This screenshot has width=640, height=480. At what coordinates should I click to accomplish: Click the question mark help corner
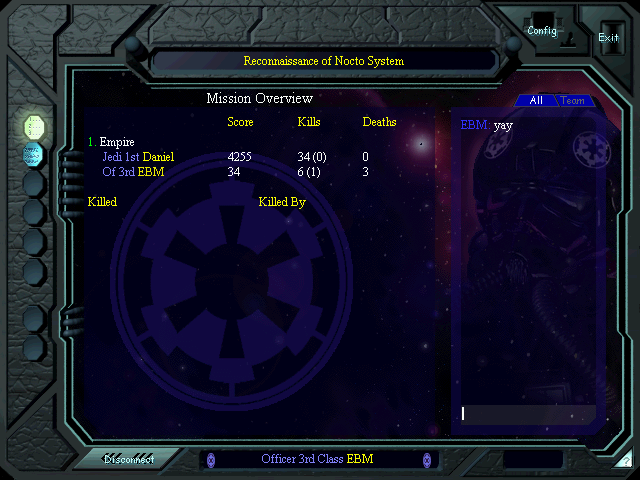click(x=625, y=461)
